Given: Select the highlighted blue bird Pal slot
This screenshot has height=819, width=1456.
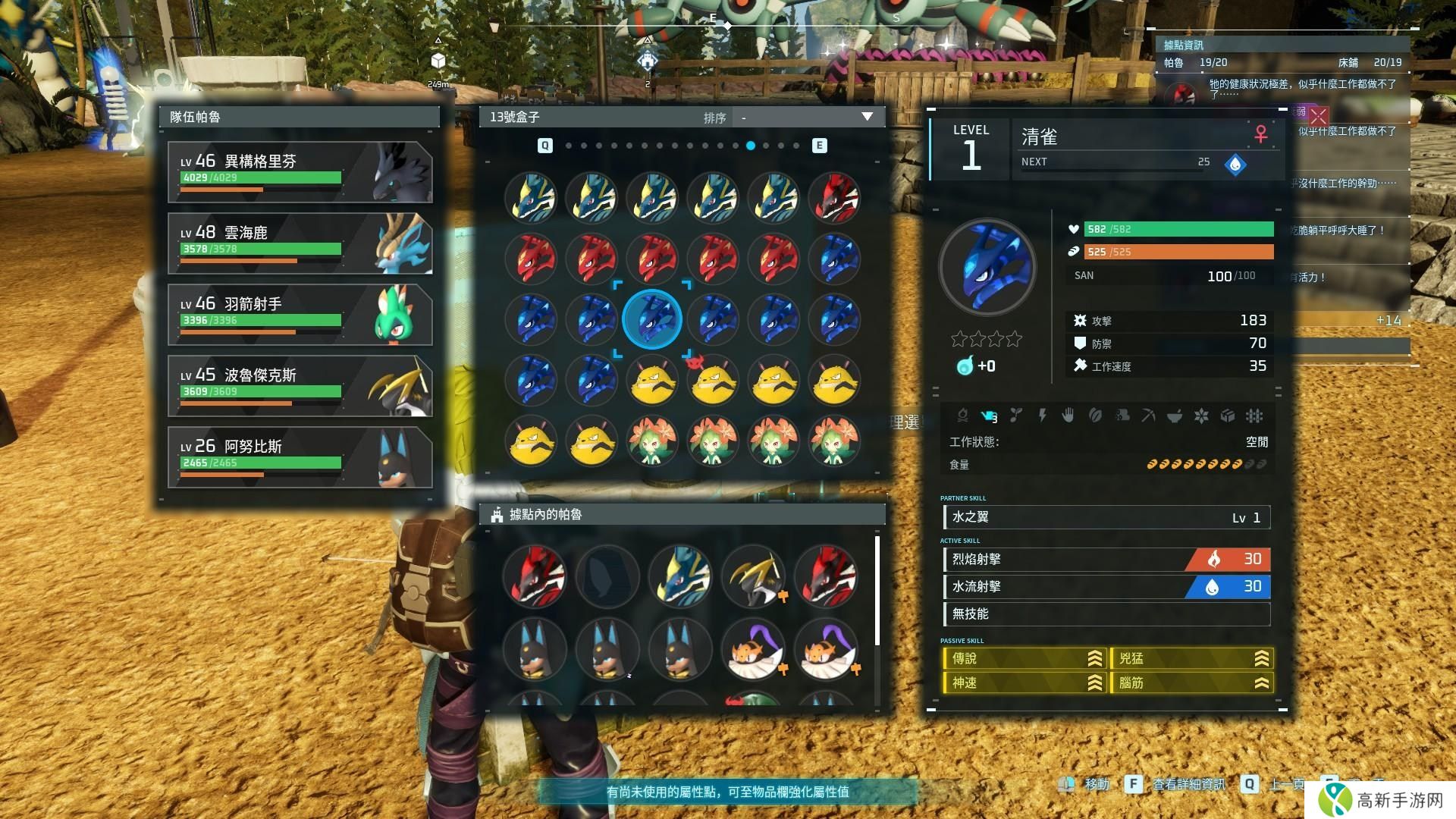Looking at the screenshot, I should (652, 319).
